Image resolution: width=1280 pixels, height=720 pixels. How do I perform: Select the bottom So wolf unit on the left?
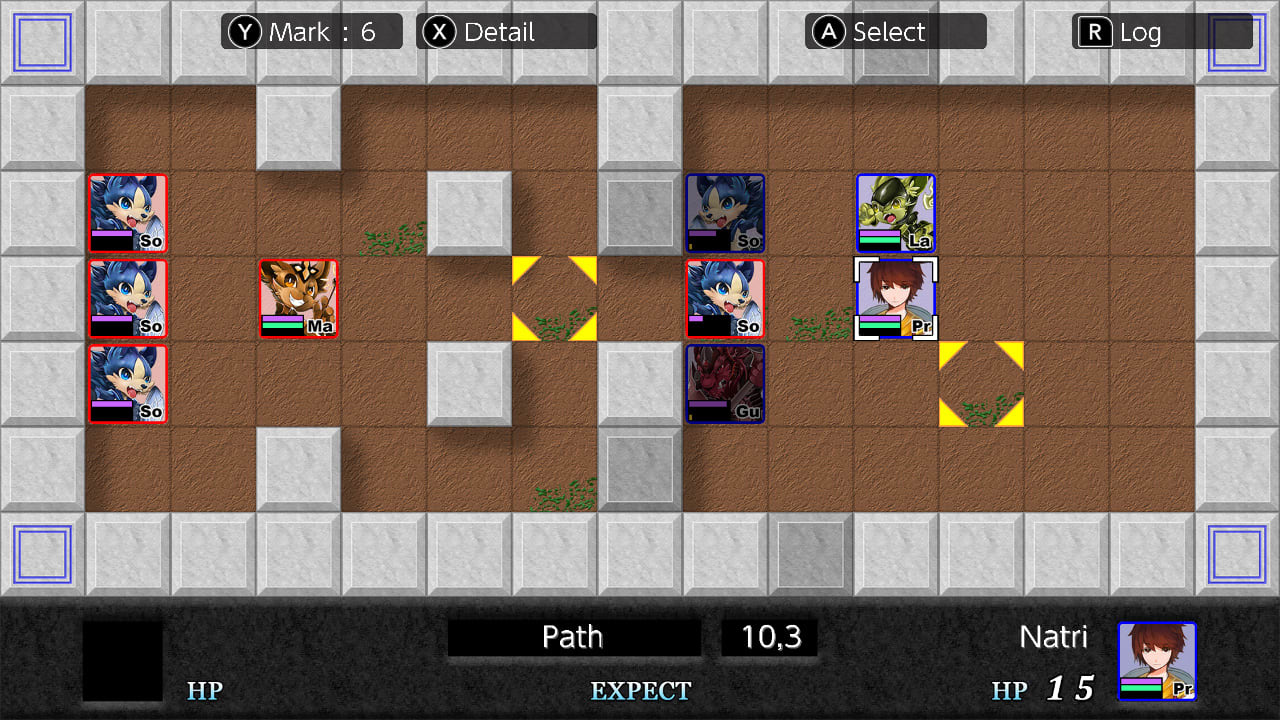pyautogui.click(x=127, y=383)
